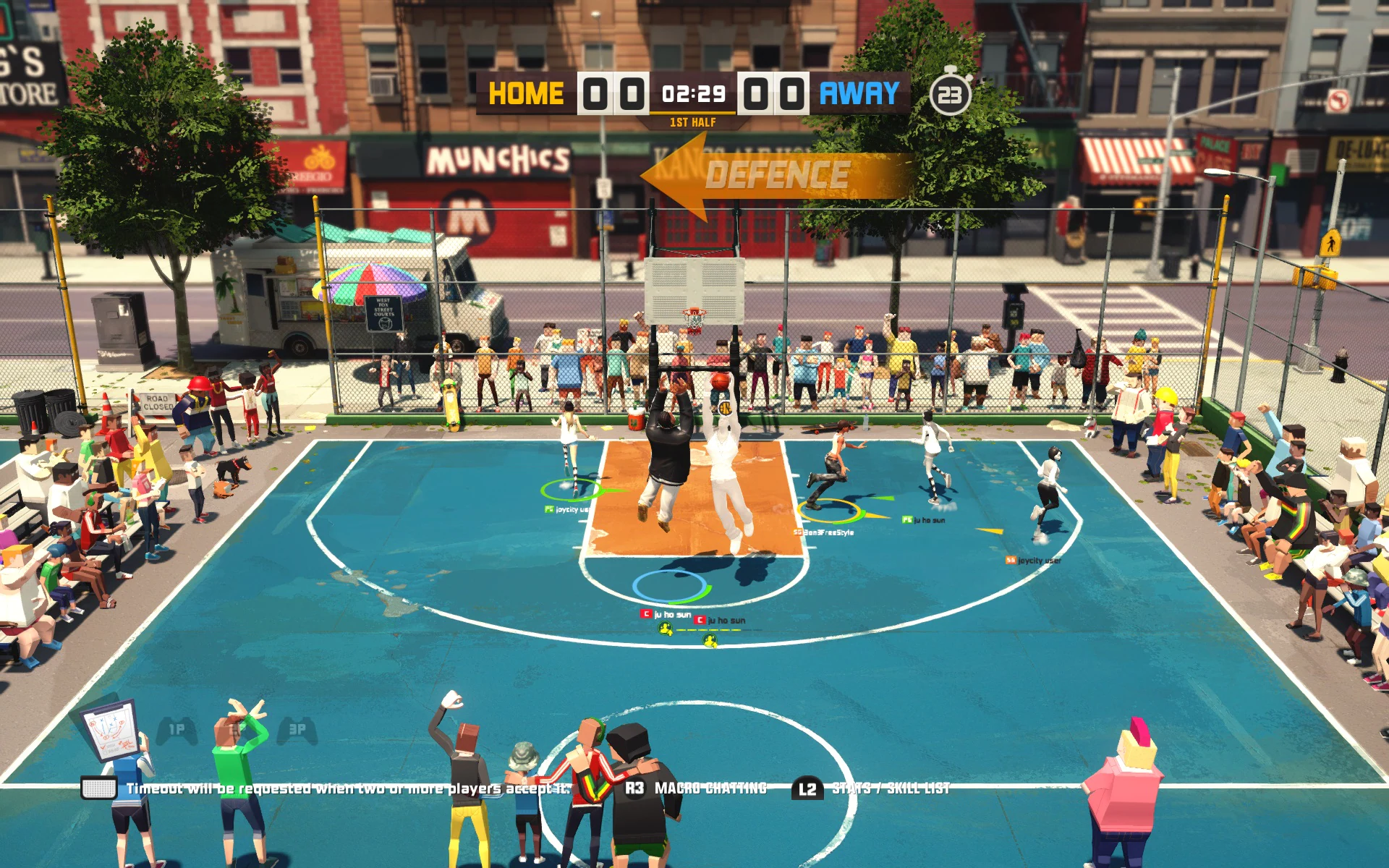Toggle the FG badge on ju ho sun
The width and height of the screenshot is (1389, 868).
[x=906, y=519]
